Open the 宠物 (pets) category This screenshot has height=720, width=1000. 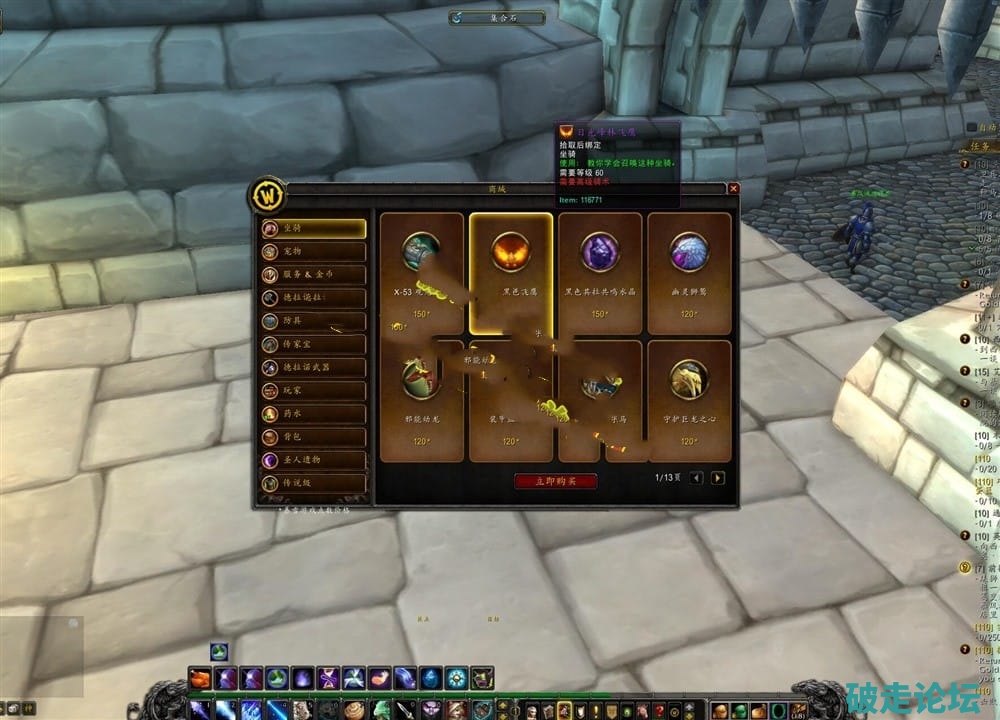(x=313, y=251)
